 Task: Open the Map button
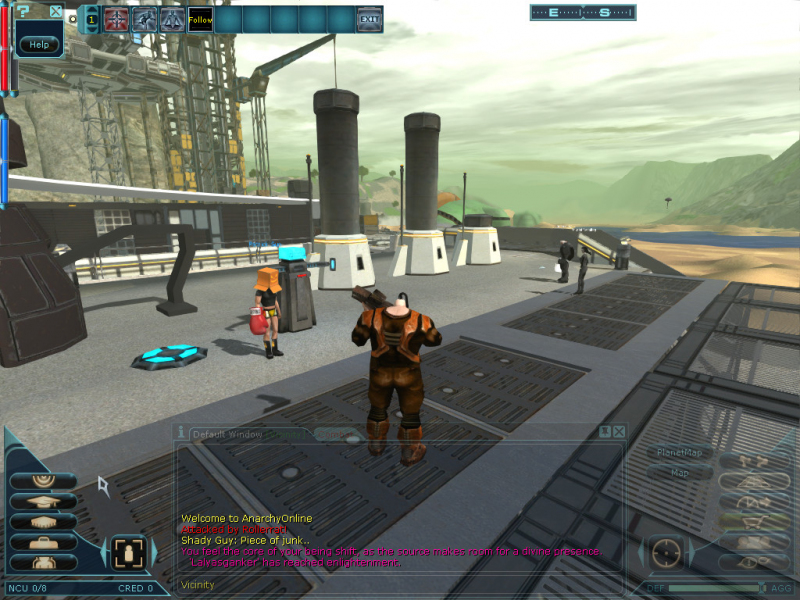679,472
